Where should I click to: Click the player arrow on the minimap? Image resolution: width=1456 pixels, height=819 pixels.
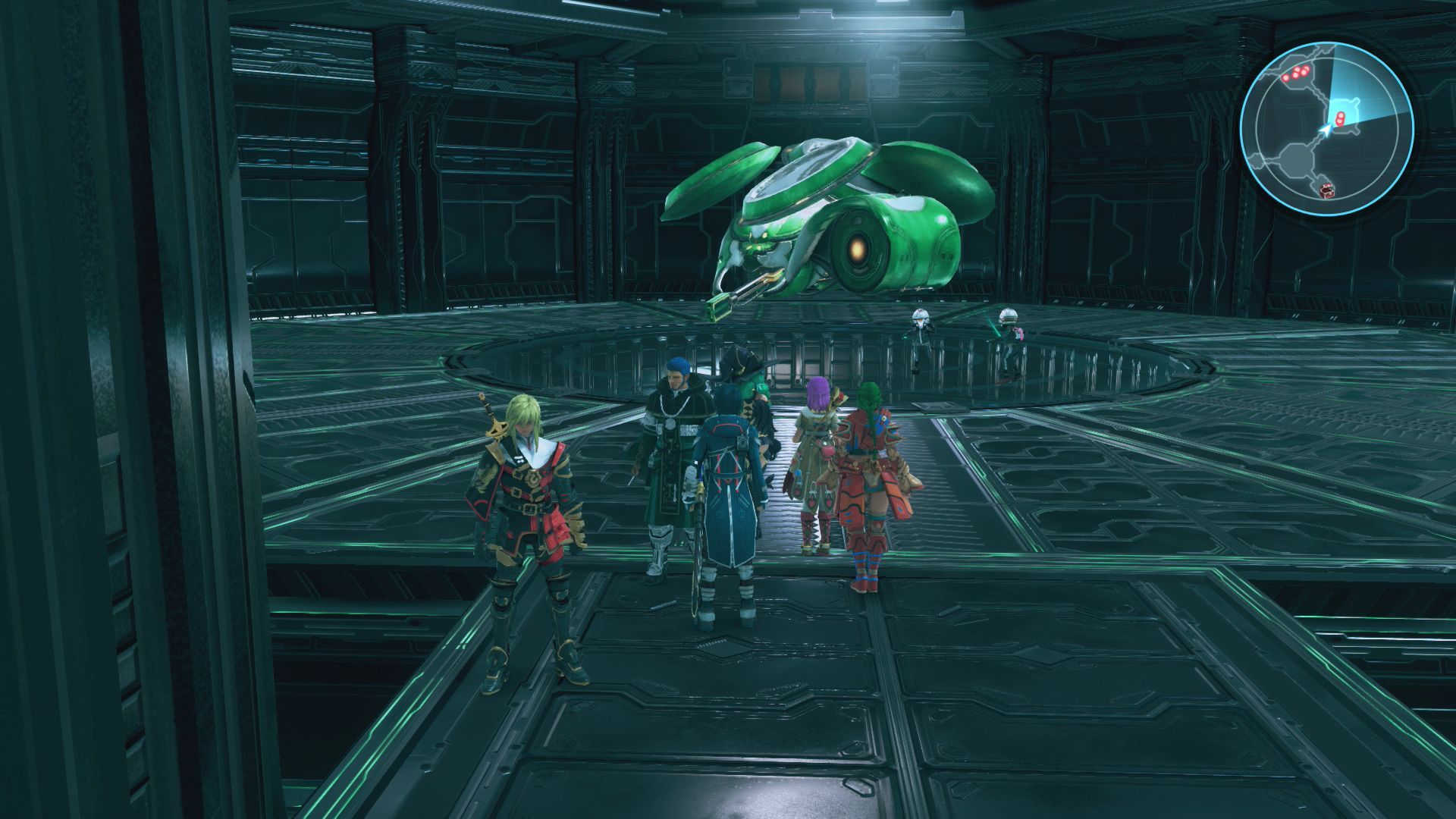(1325, 130)
